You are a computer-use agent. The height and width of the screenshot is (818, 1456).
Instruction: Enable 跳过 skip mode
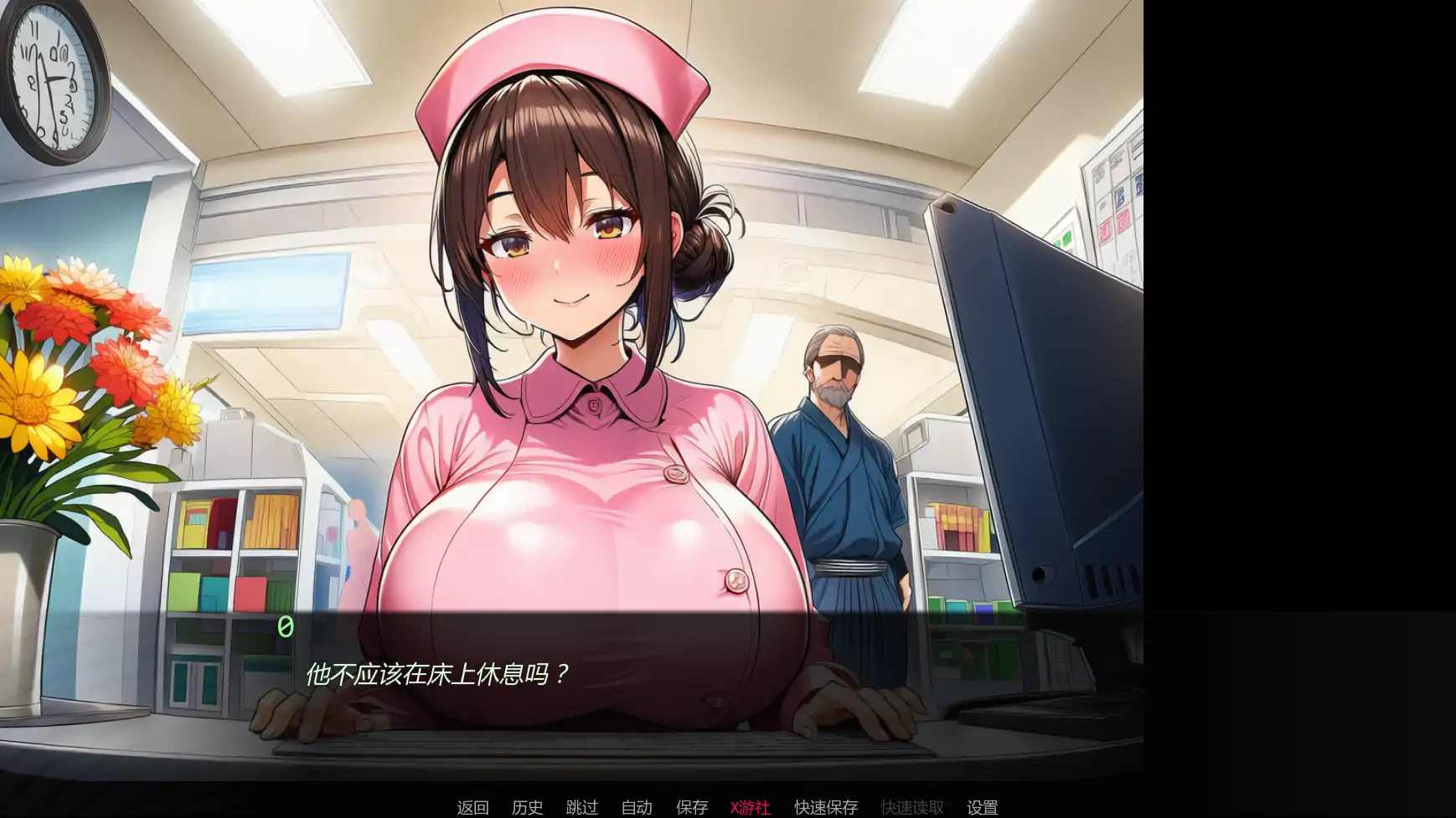point(581,807)
